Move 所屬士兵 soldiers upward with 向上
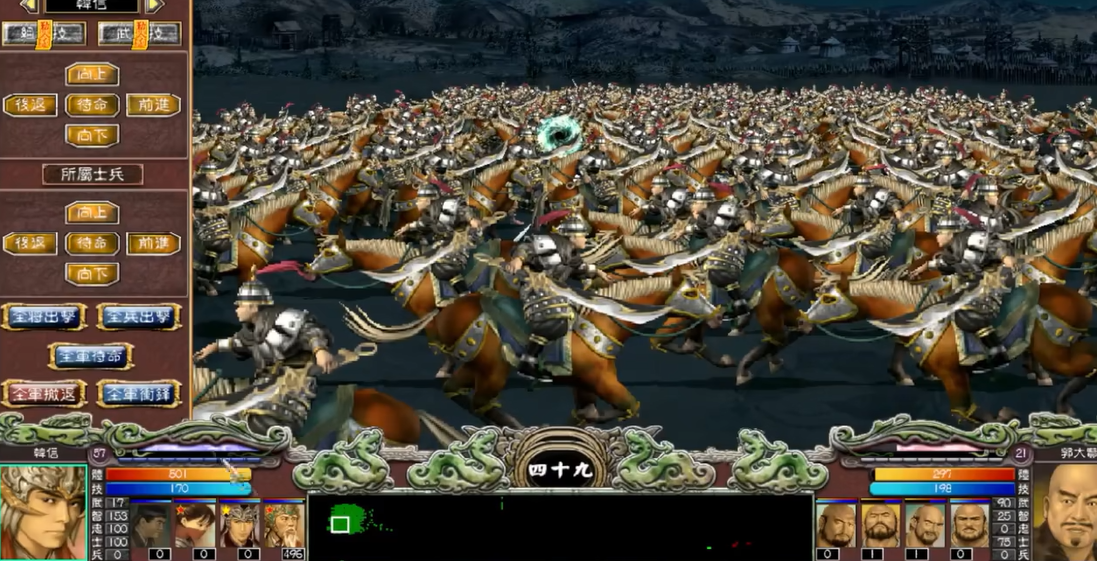Viewport: 1097px width, 561px height. pyautogui.click(x=92, y=213)
